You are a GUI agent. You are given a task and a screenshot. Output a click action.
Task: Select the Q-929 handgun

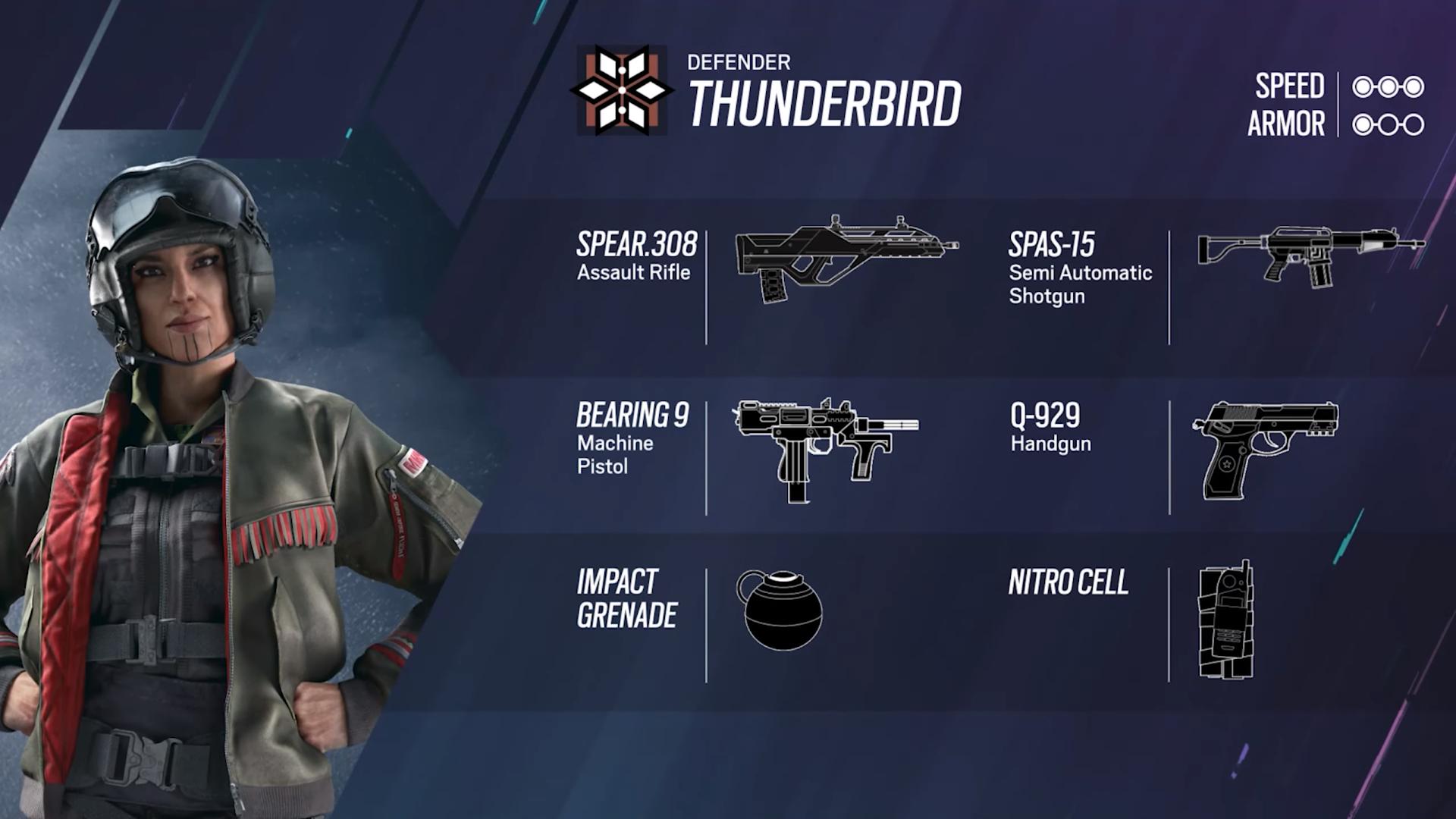(x=1264, y=449)
